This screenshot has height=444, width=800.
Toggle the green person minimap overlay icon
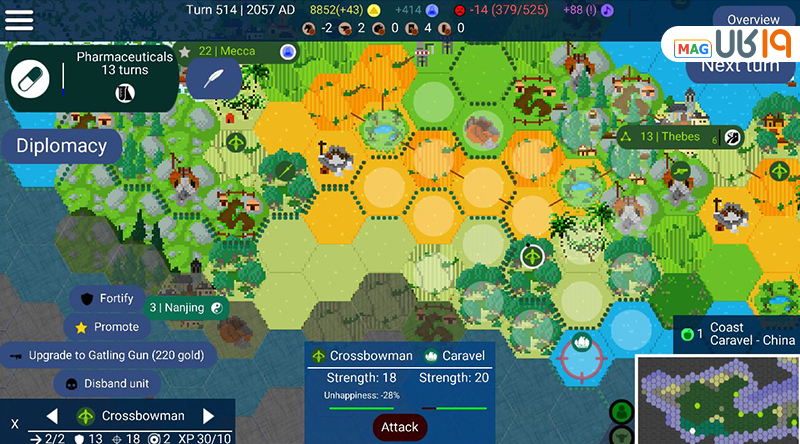tap(620, 412)
